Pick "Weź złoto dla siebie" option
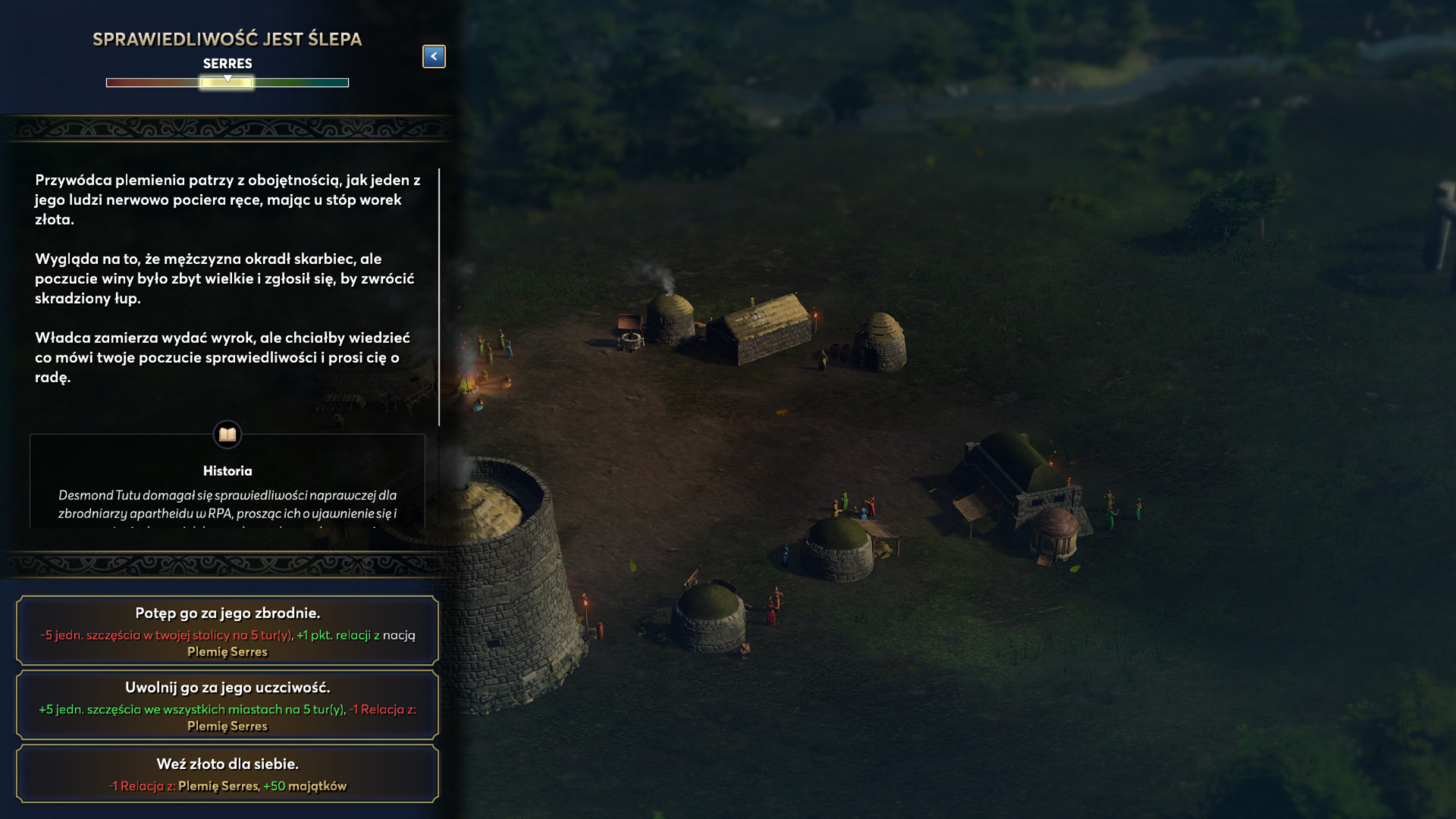1456x819 pixels. click(227, 773)
